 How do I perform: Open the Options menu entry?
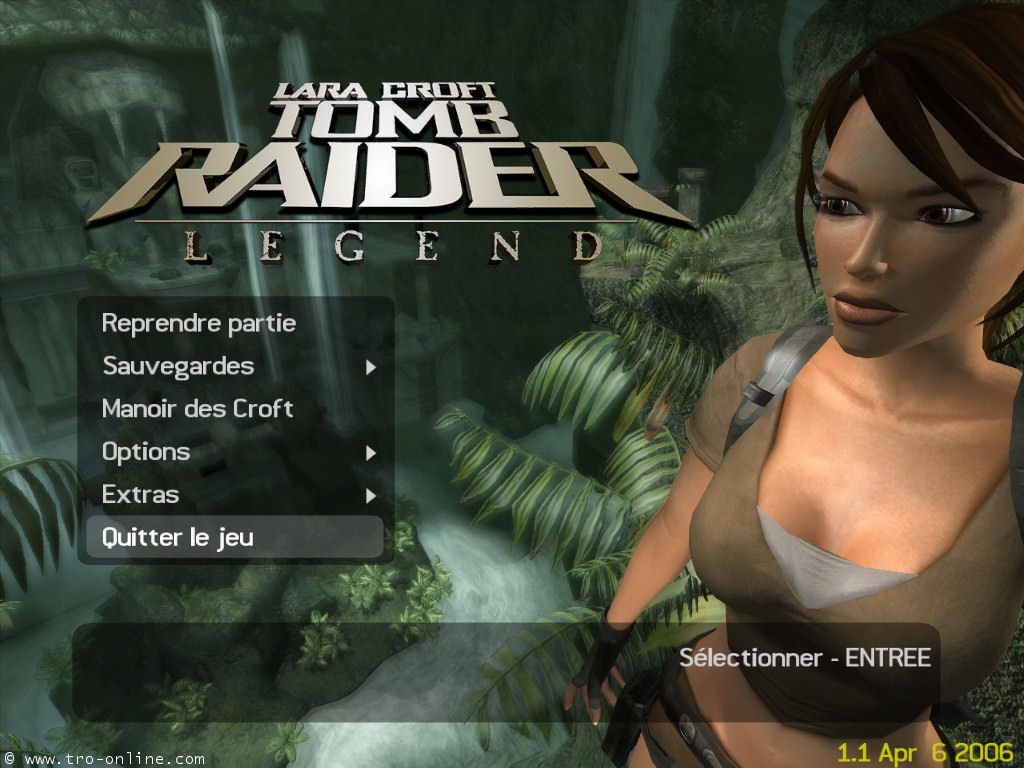[146, 452]
